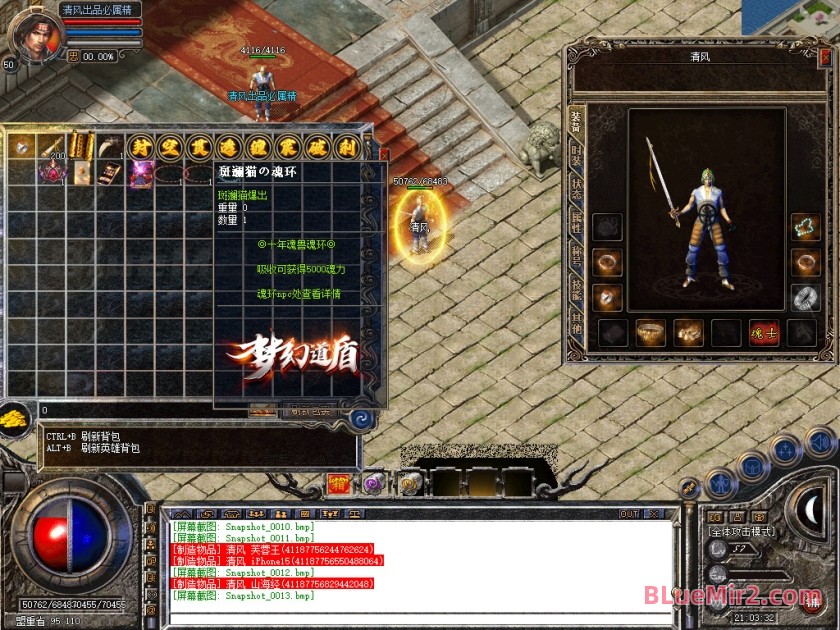Click the red 魂士 equipment slot
This screenshot has width=840, height=630.
coord(764,333)
